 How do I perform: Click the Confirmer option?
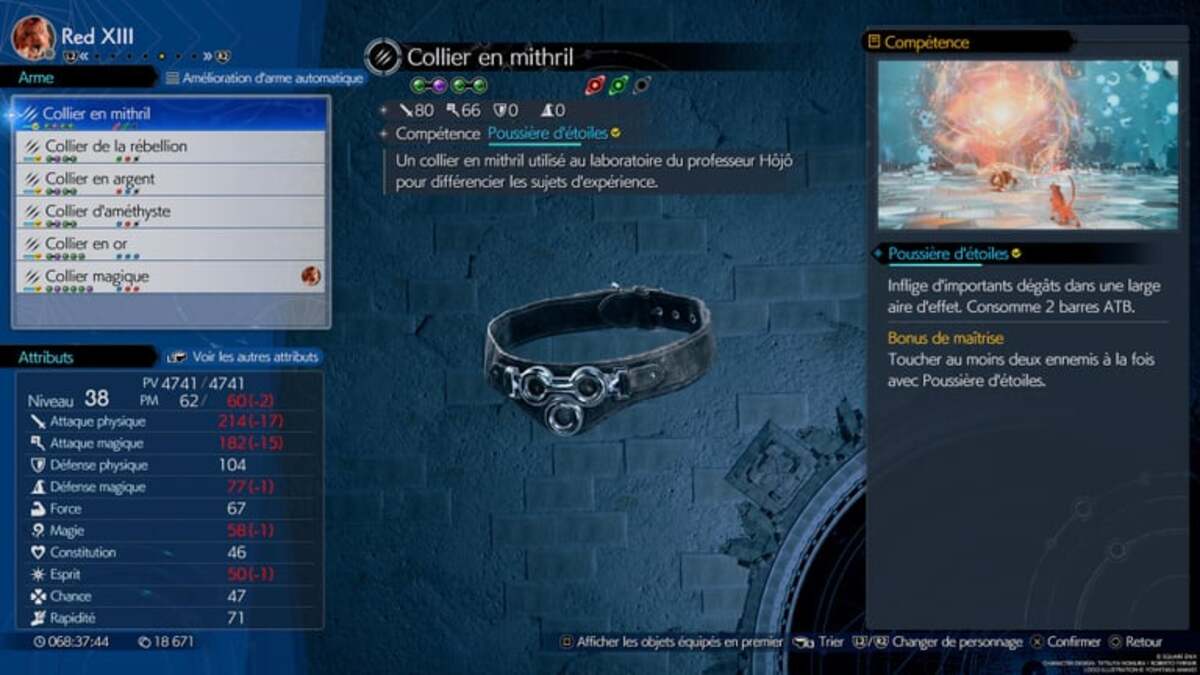click(x=1066, y=642)
